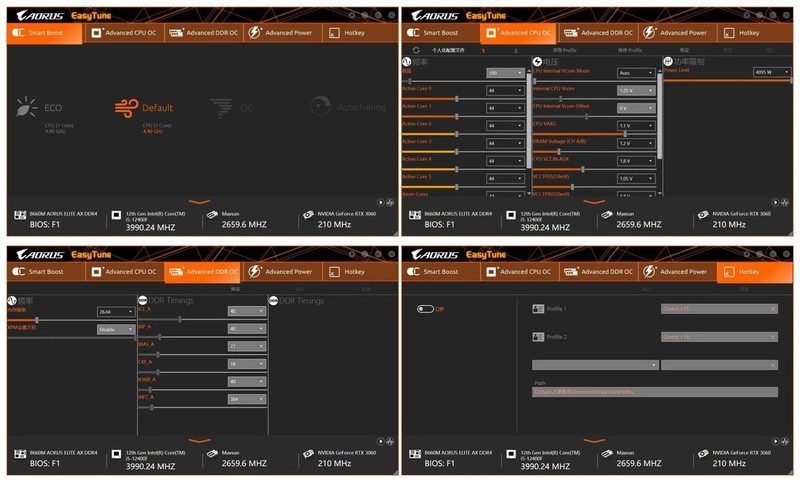Open the tRAS_A timing dropdown showing 77

(247, 346)
